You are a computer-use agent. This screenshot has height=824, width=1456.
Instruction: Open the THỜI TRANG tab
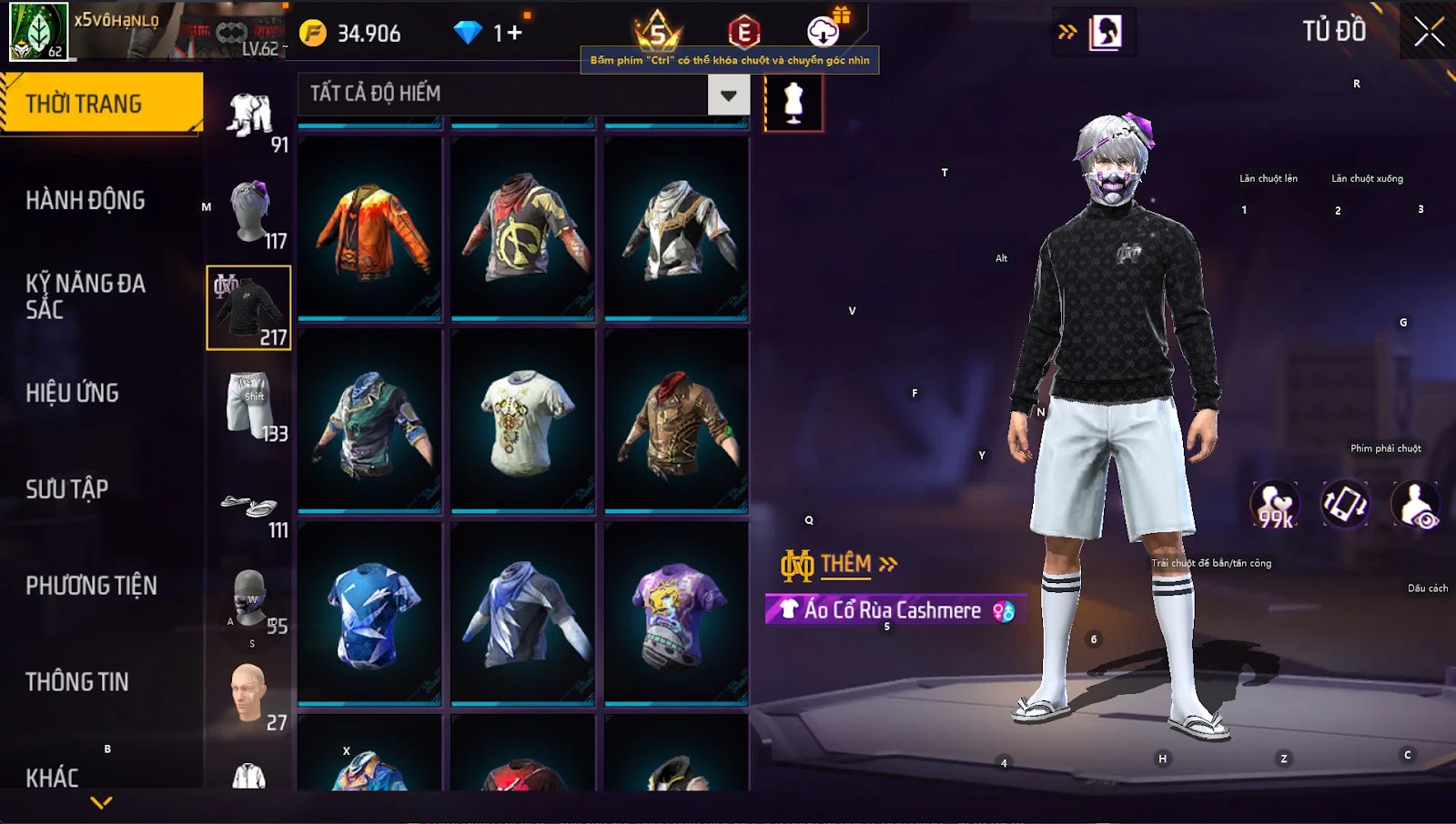tap(101, 104)
